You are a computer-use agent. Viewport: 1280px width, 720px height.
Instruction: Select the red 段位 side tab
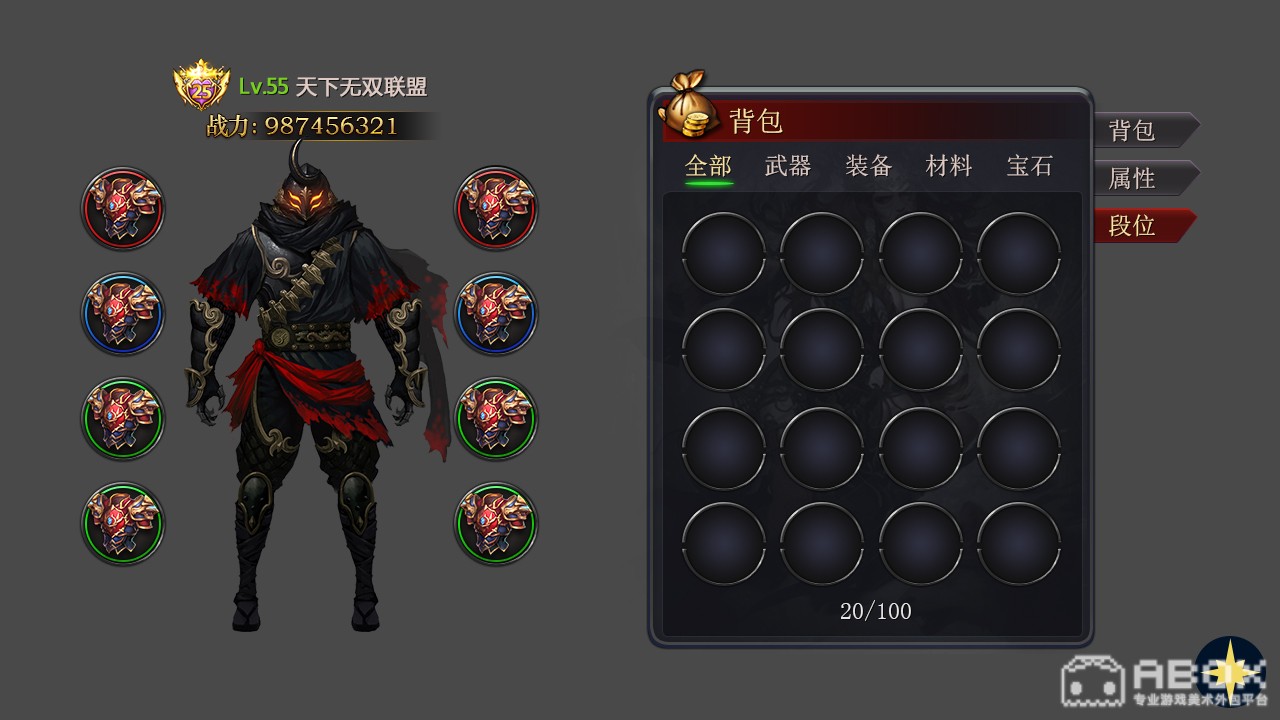[x=1140, y=226]
